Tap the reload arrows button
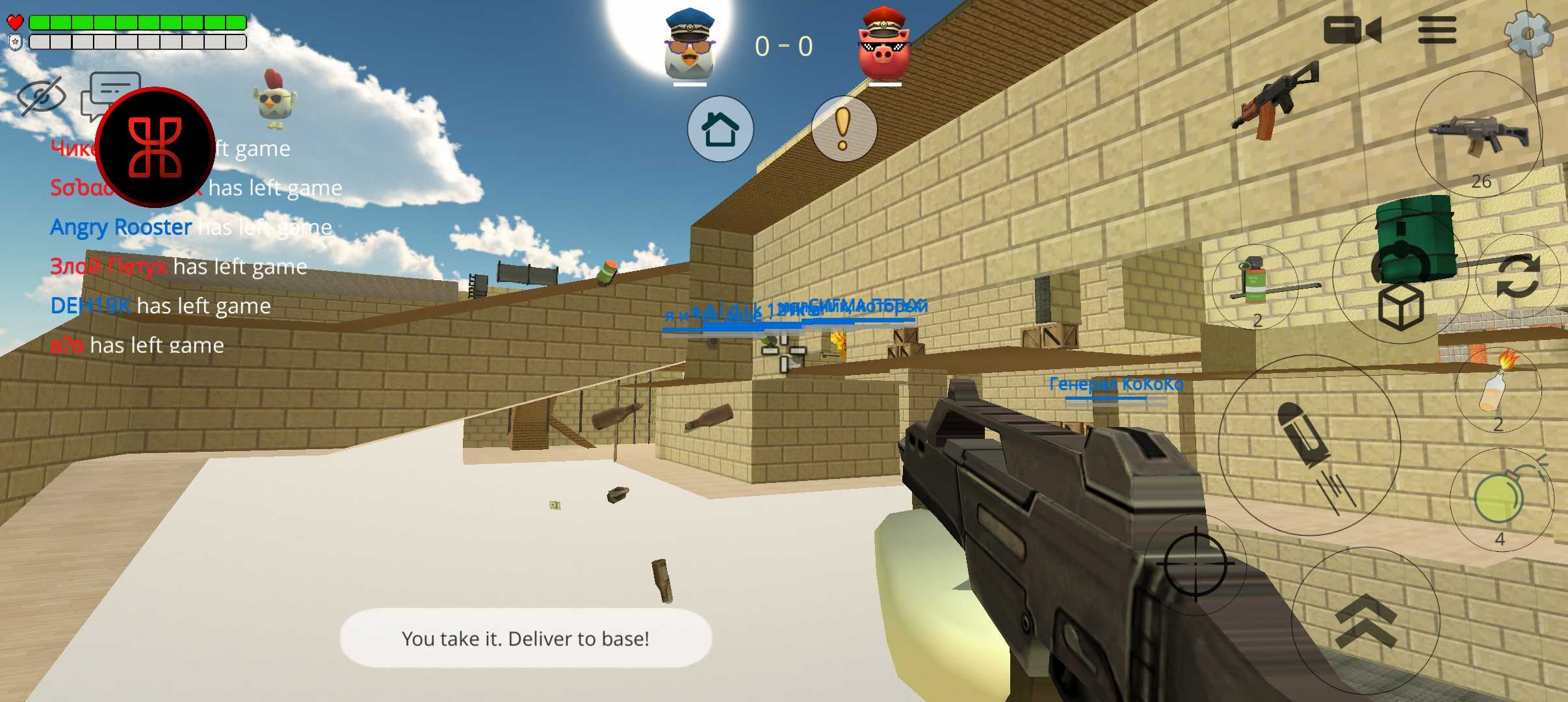This screenshot has width=1568, height=702. coord(1517,276)
